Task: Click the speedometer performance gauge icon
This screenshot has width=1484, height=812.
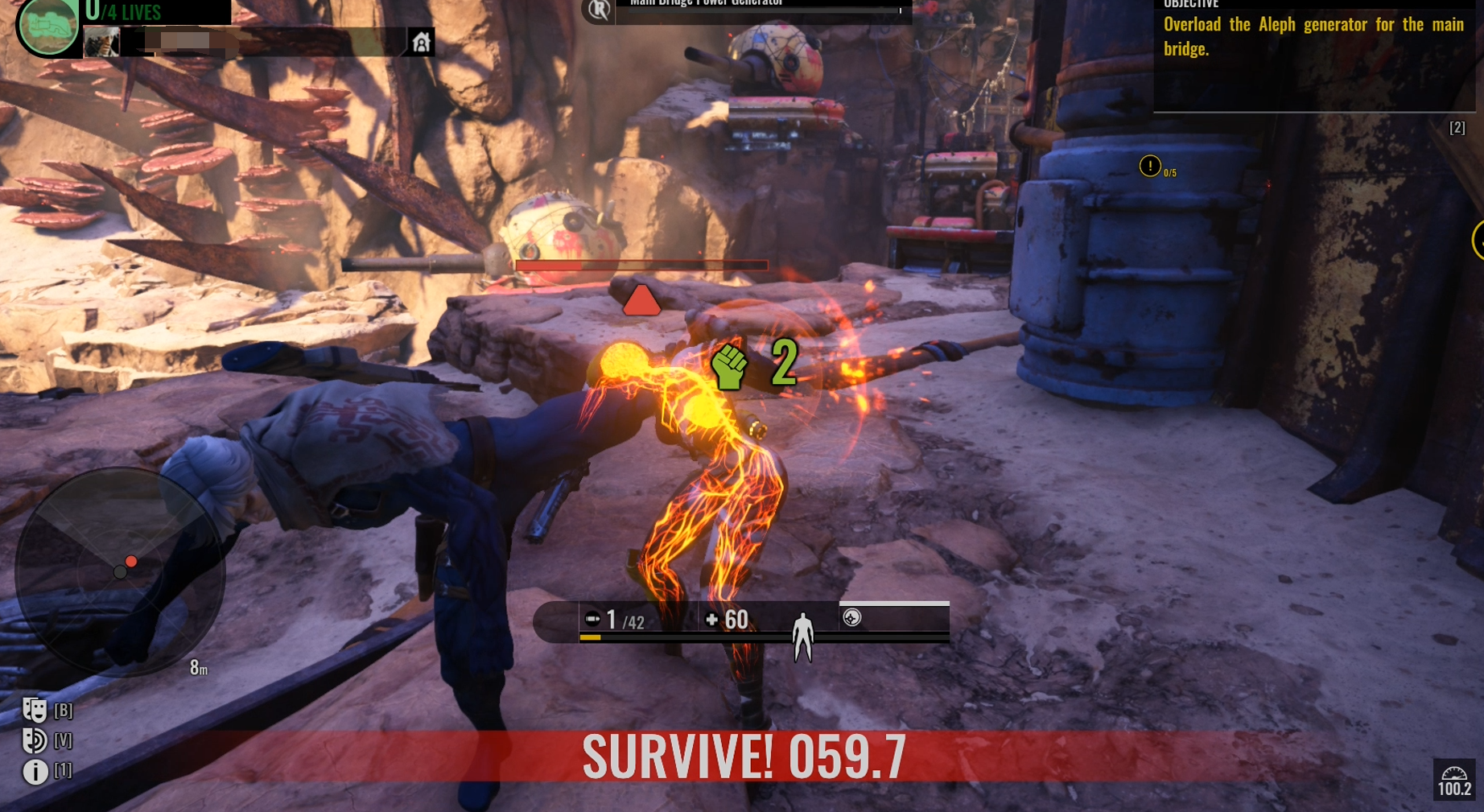Action: (x=1454, y=779)
